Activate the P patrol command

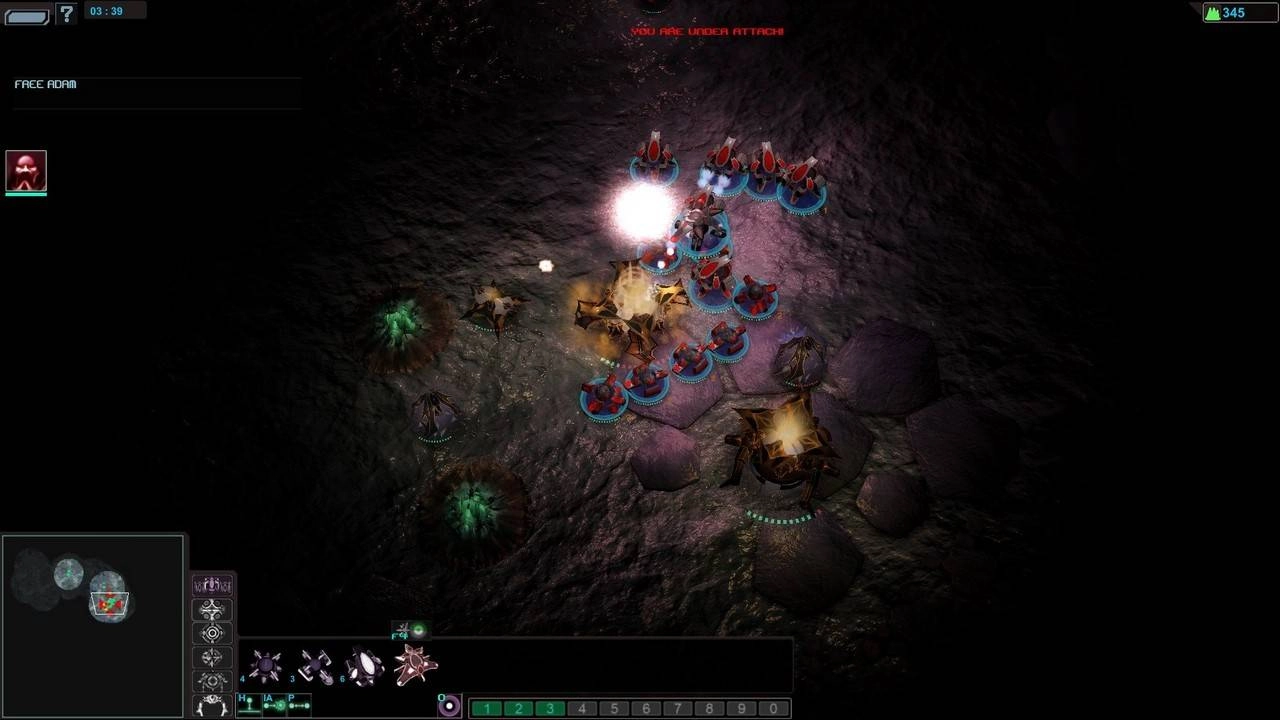(x=298, y=705)
